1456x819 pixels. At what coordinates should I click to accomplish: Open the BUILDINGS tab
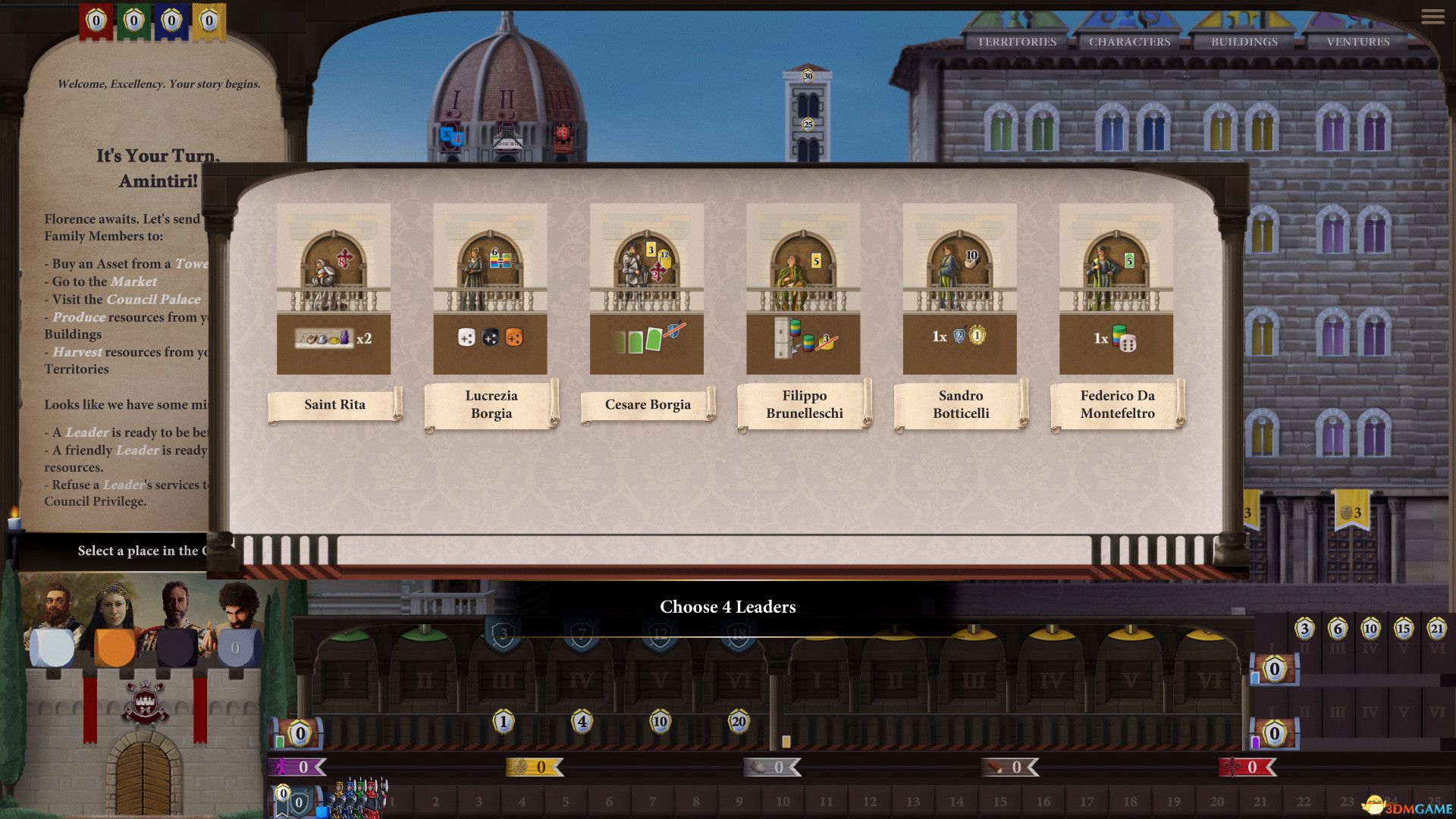pos(1244,42)
